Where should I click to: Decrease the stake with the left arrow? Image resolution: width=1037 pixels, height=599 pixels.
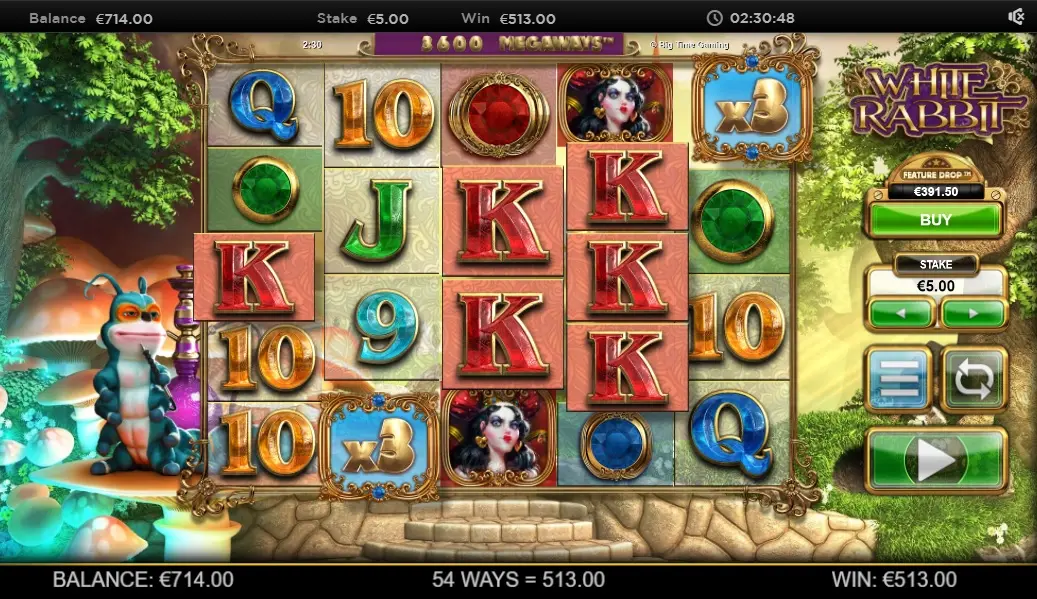tap(901, 314)
